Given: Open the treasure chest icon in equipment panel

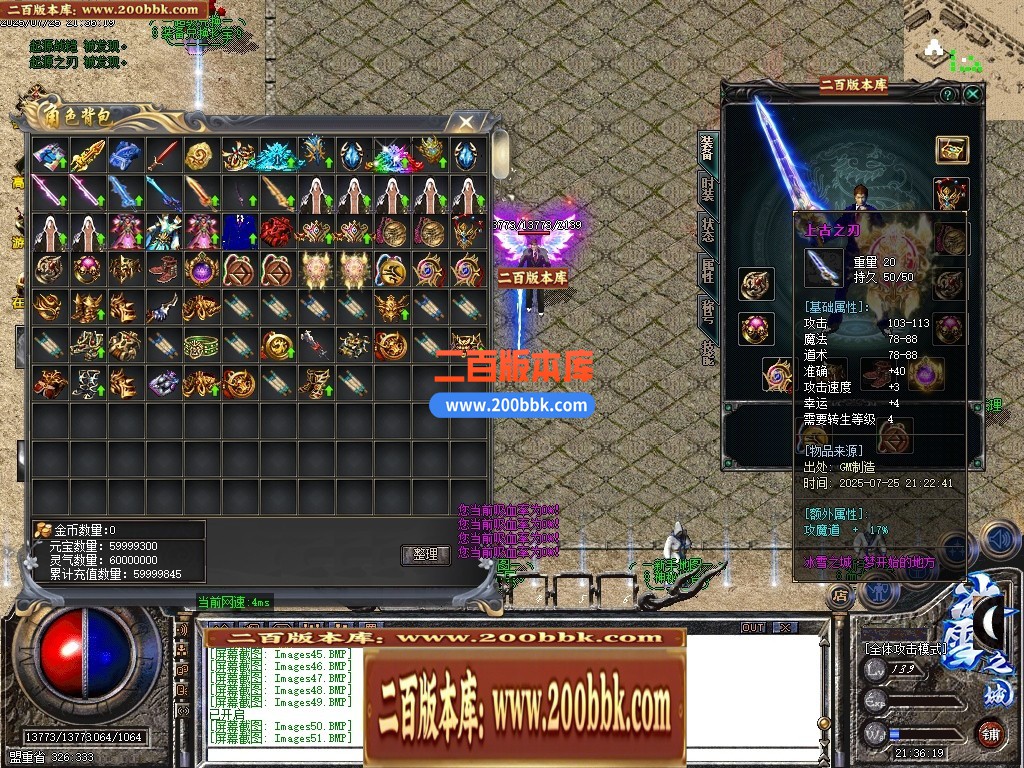Looking at the screenshot, I should tap(951, 150).
